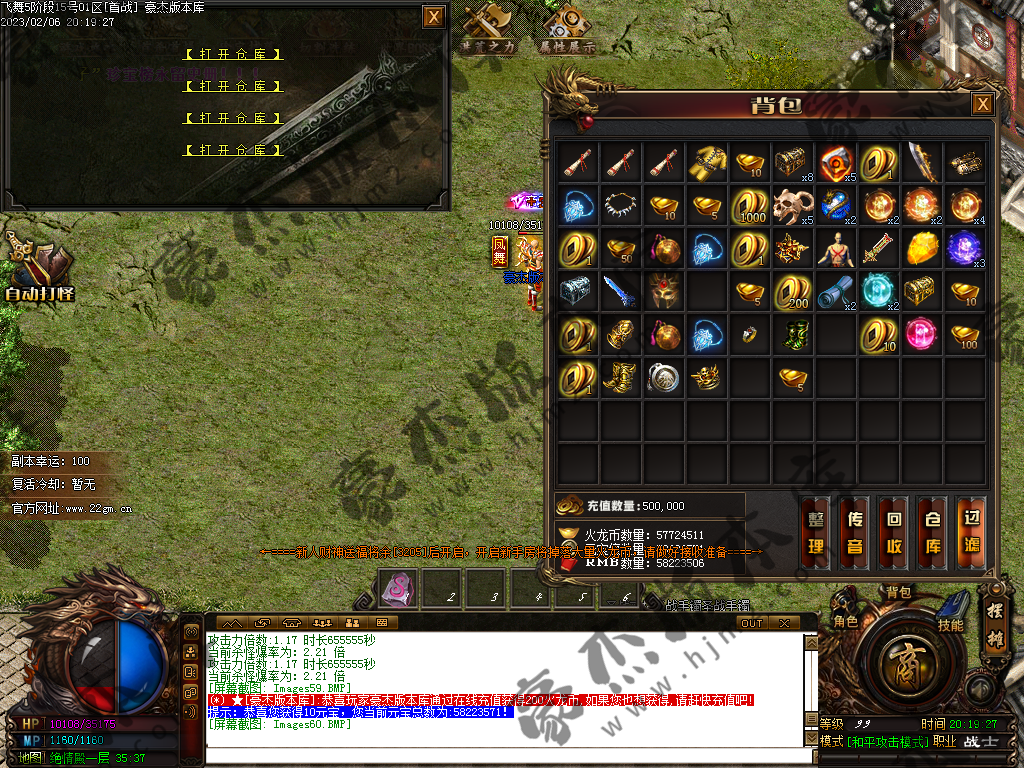Select the yellow robe armor in the bag
1024x768 pixels.
707,161
